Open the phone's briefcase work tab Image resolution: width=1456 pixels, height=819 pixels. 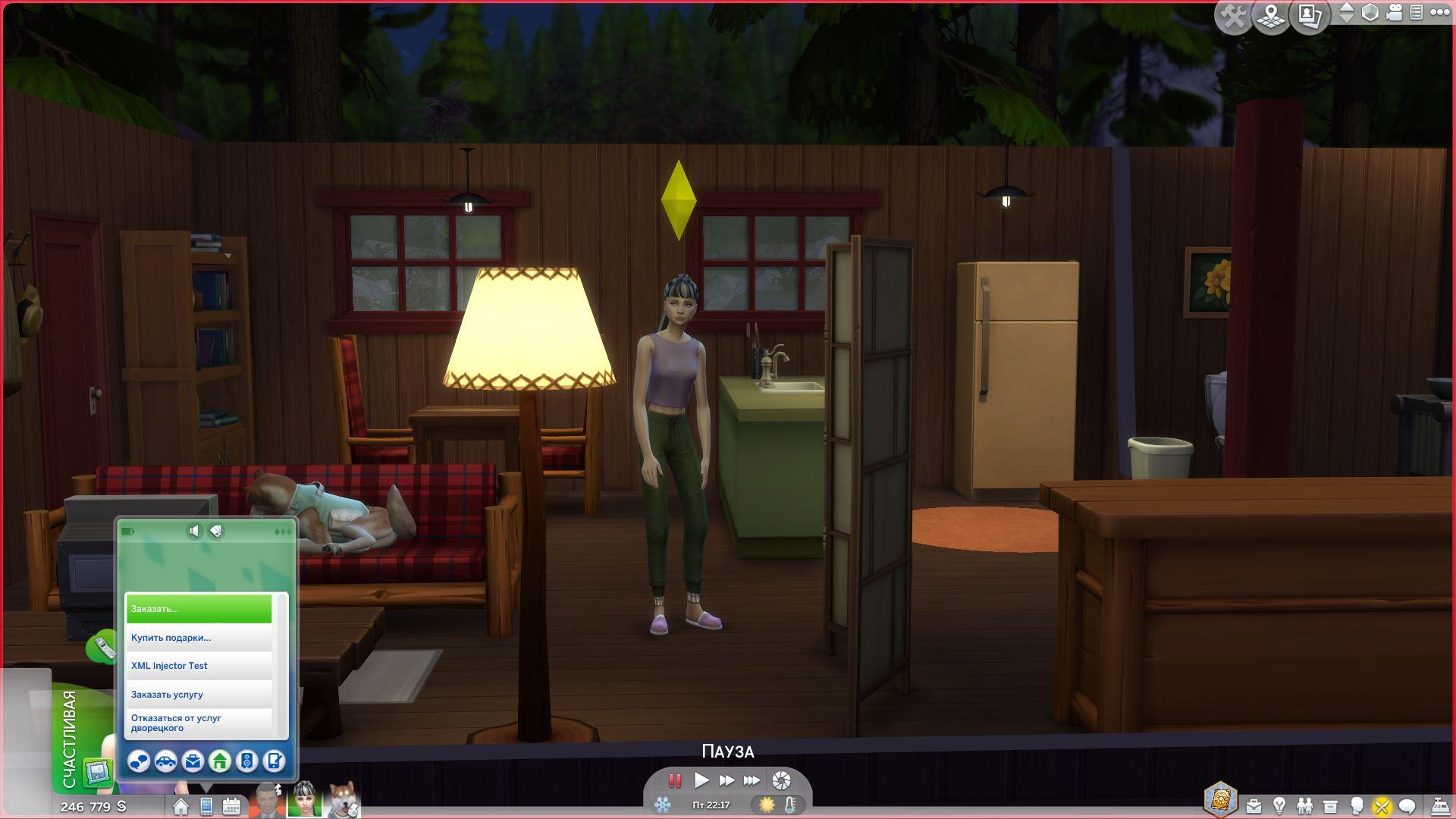coord(193,761)
